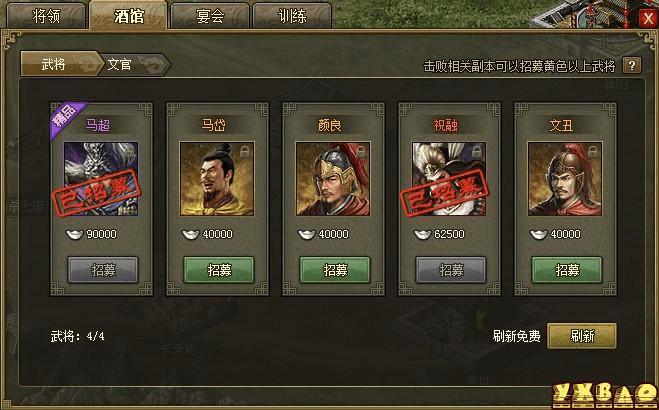
Task: Hire 文丑 via the 招募 button
Action: [567, 270]
